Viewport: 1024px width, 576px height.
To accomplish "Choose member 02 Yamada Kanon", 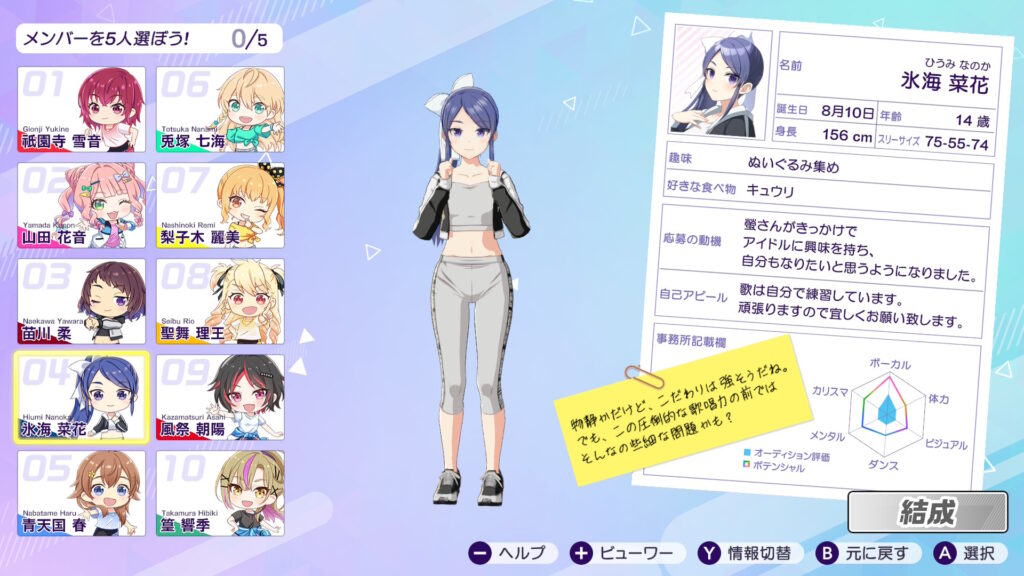I will (81, 206).
